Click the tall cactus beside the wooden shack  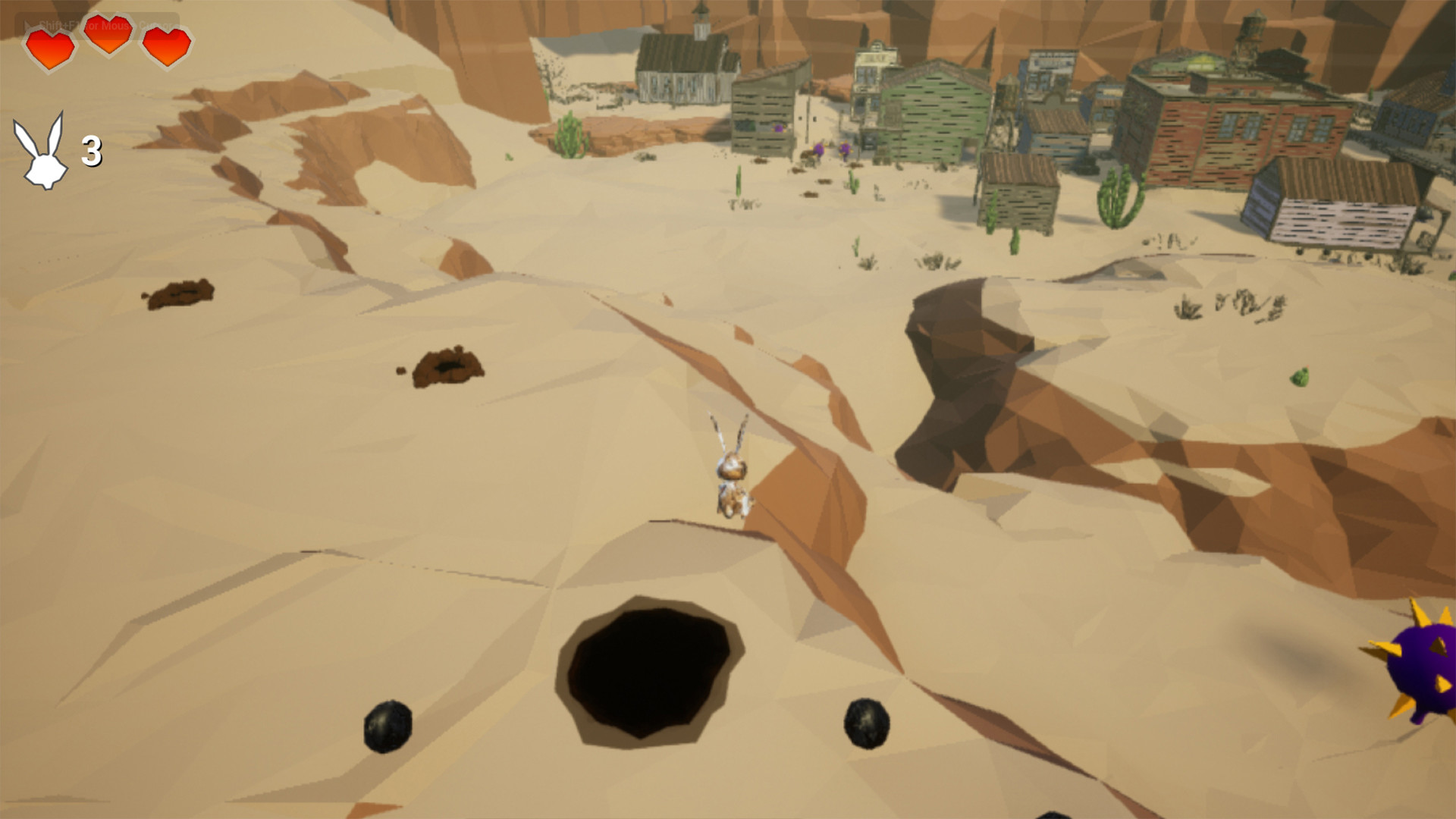1120,196
